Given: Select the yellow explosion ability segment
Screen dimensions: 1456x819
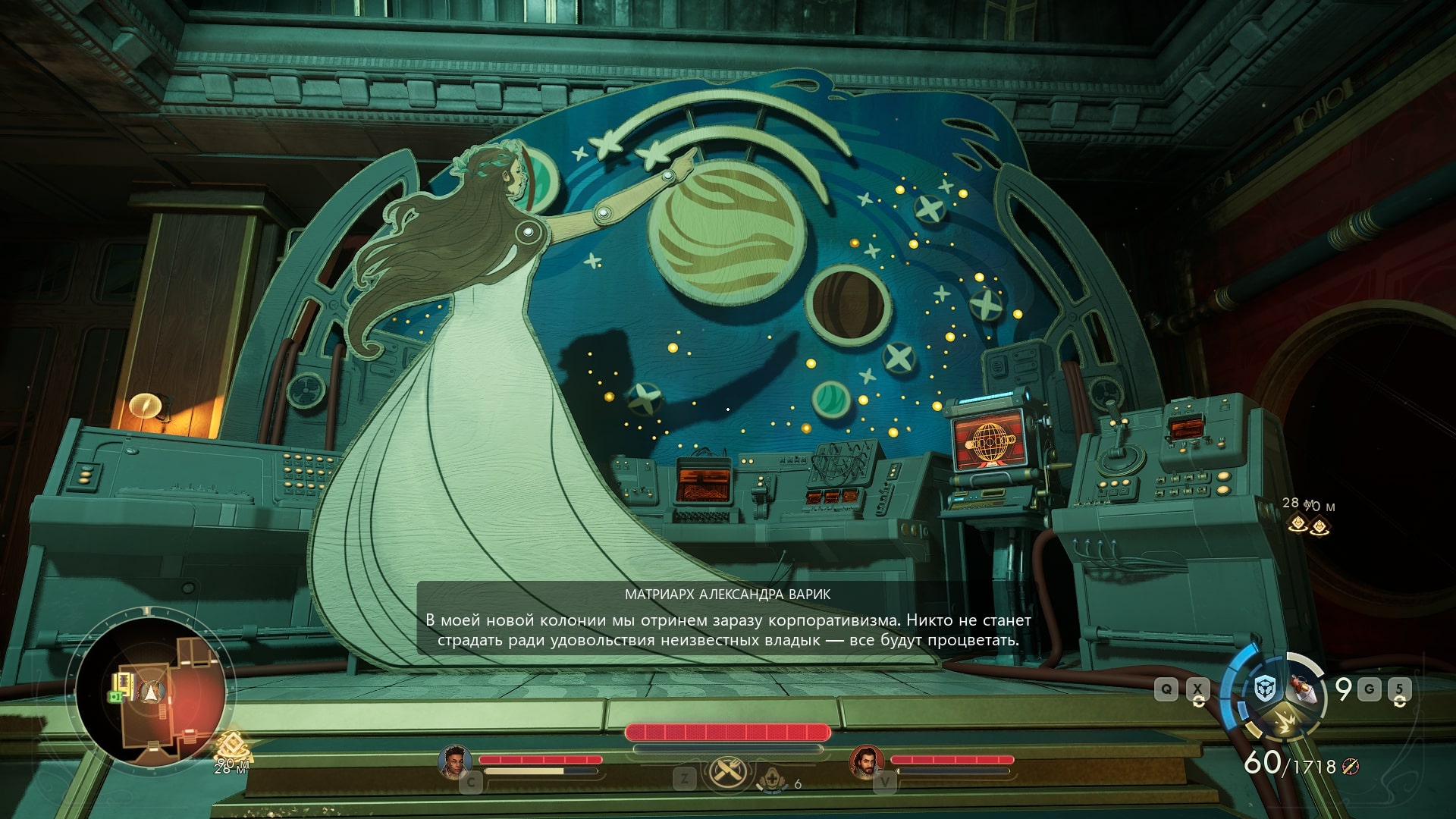Looking at the screenshot, I should (x=1285, y=719).
